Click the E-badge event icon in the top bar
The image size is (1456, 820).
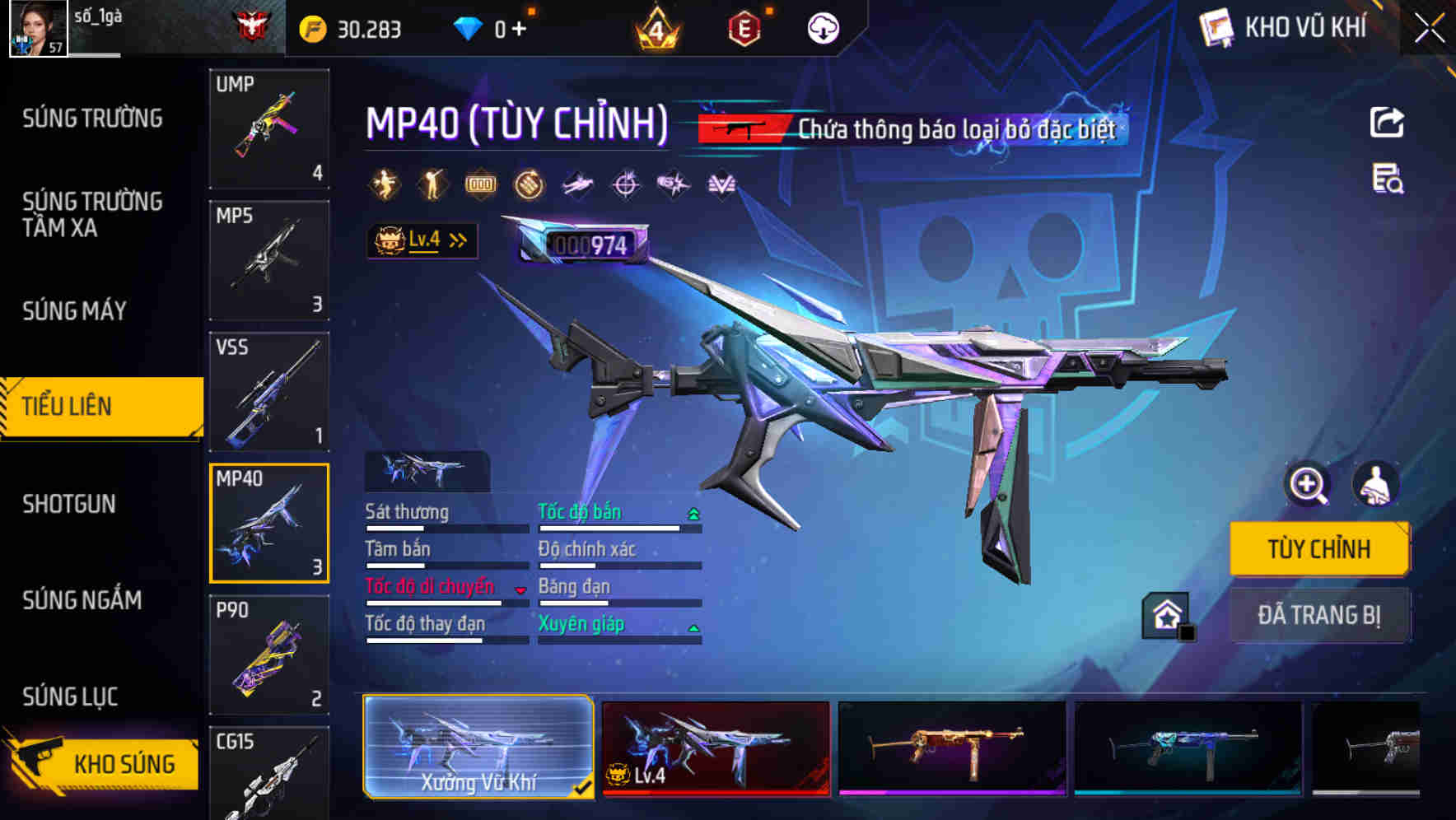point(746,28)
